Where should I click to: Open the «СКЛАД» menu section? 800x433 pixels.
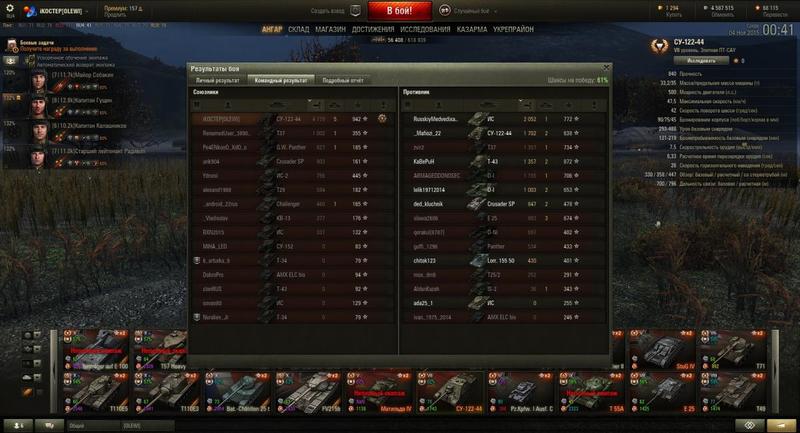298,30
